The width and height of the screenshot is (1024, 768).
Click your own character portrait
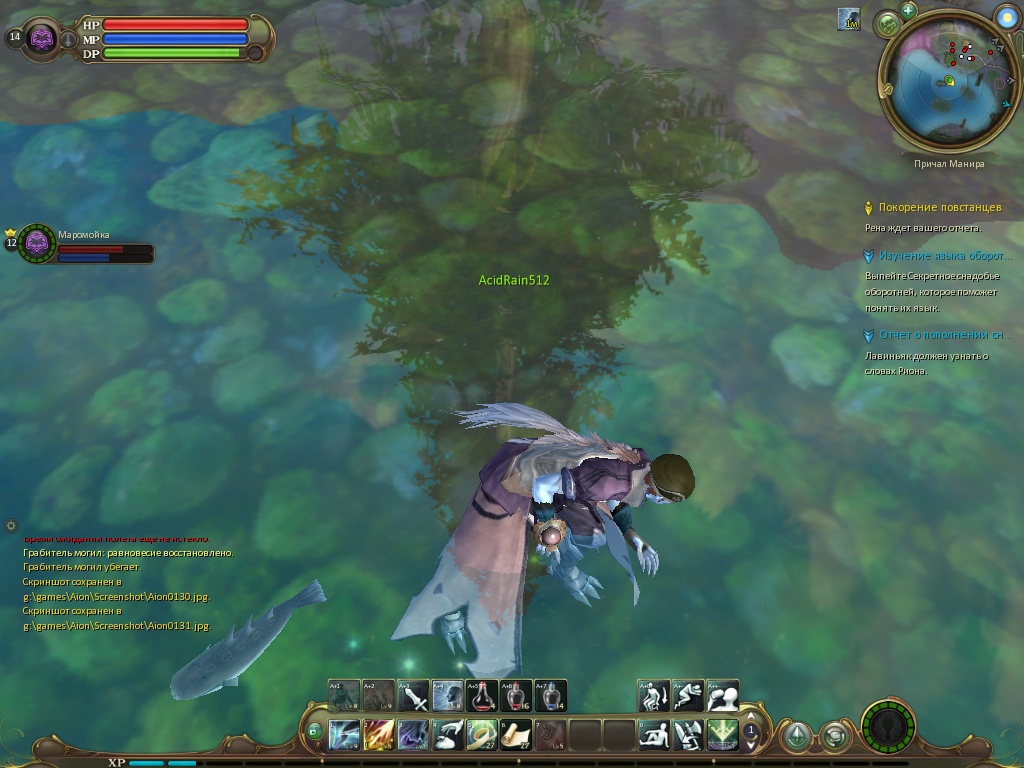pyautogui.click(x=42, y=38)
